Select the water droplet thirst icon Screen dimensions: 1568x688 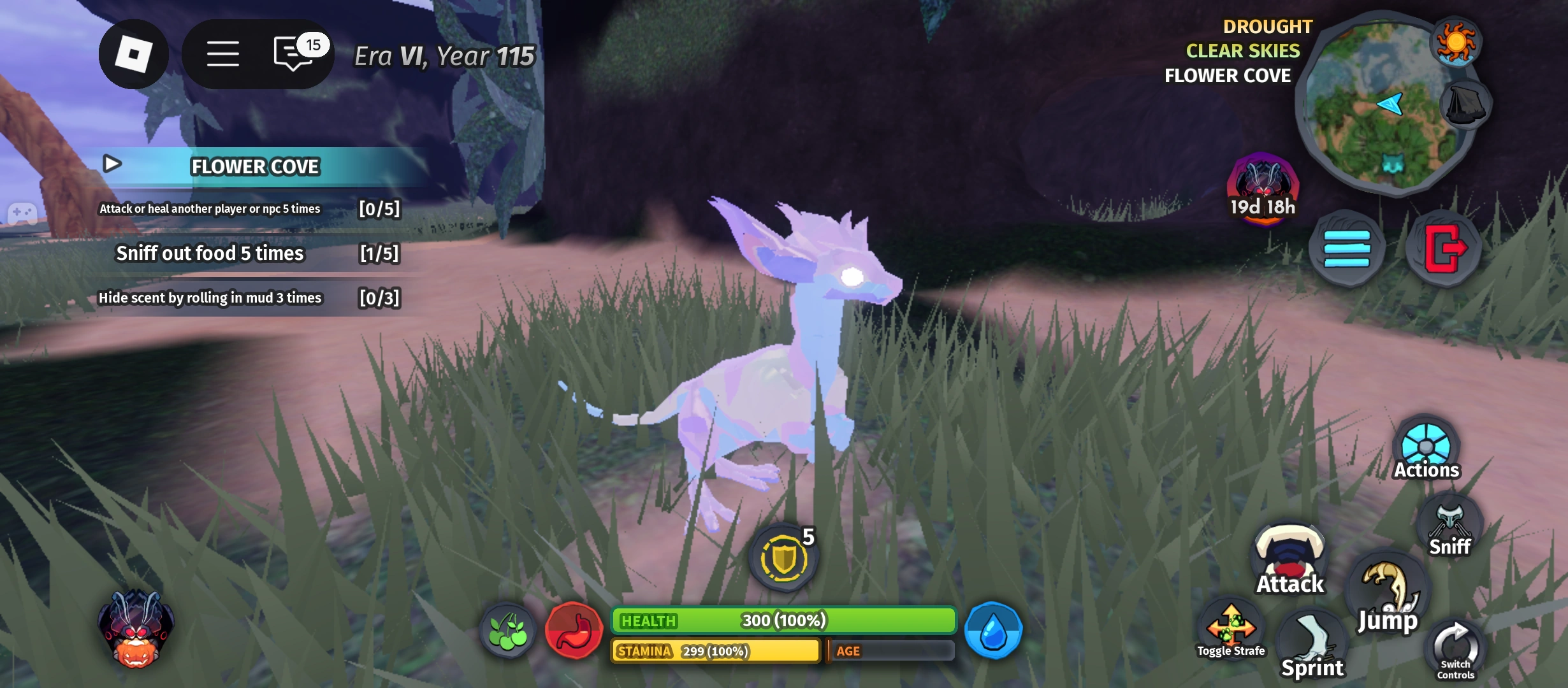tap(992, 630)
